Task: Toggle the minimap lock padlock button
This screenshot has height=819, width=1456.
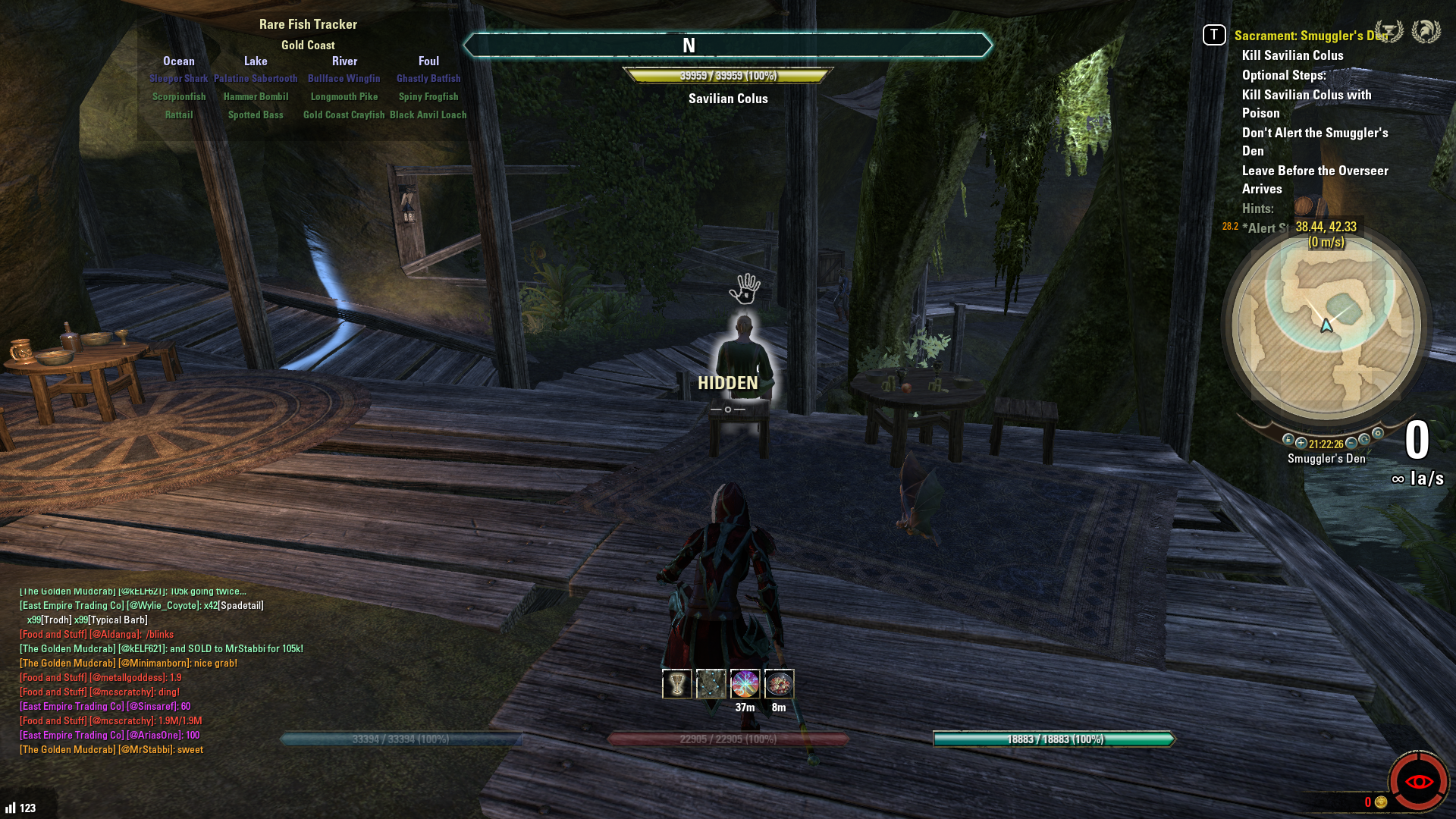Action: pos(1288,440)
